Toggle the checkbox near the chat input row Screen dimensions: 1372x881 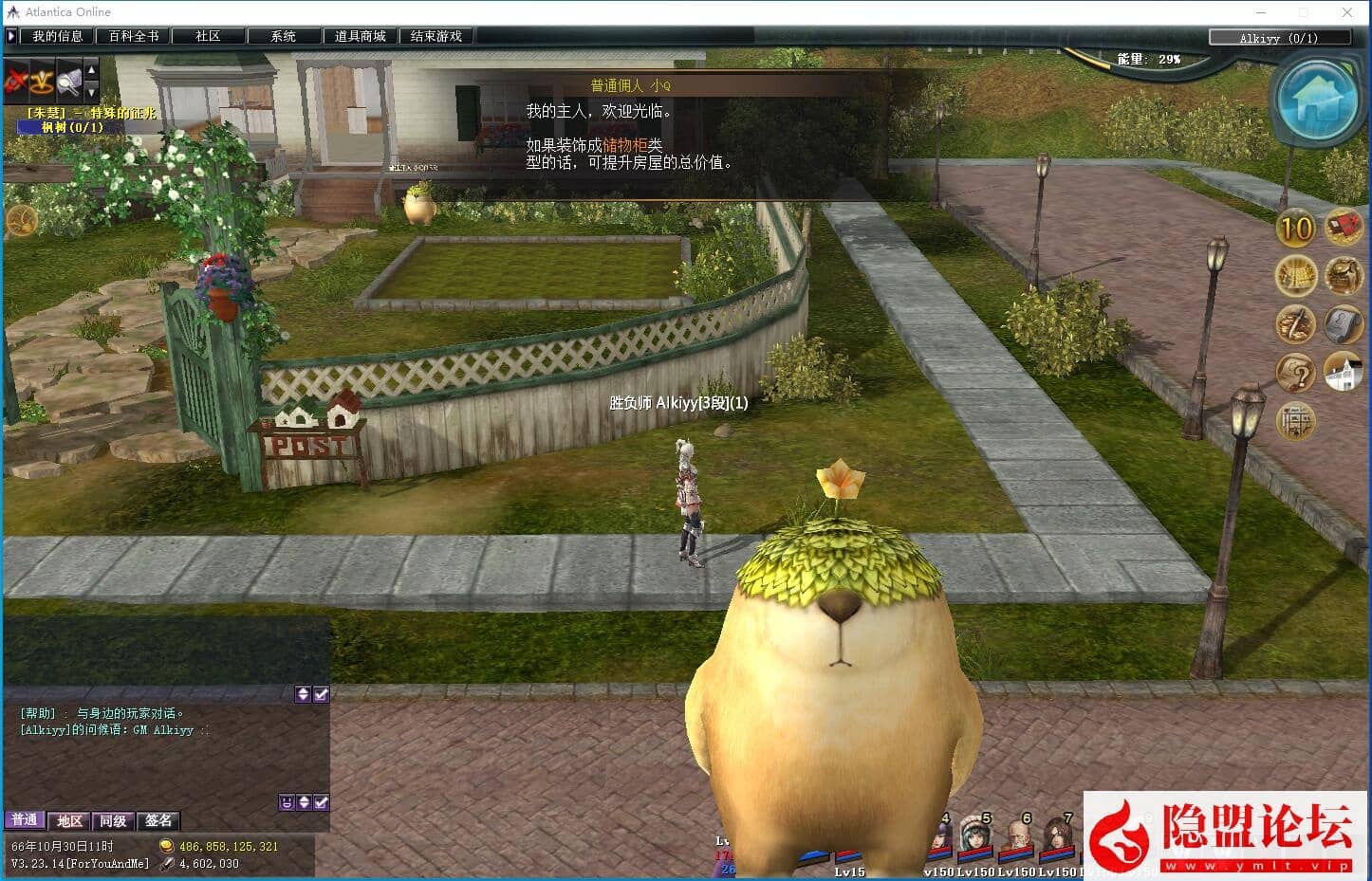pos(322,801)
